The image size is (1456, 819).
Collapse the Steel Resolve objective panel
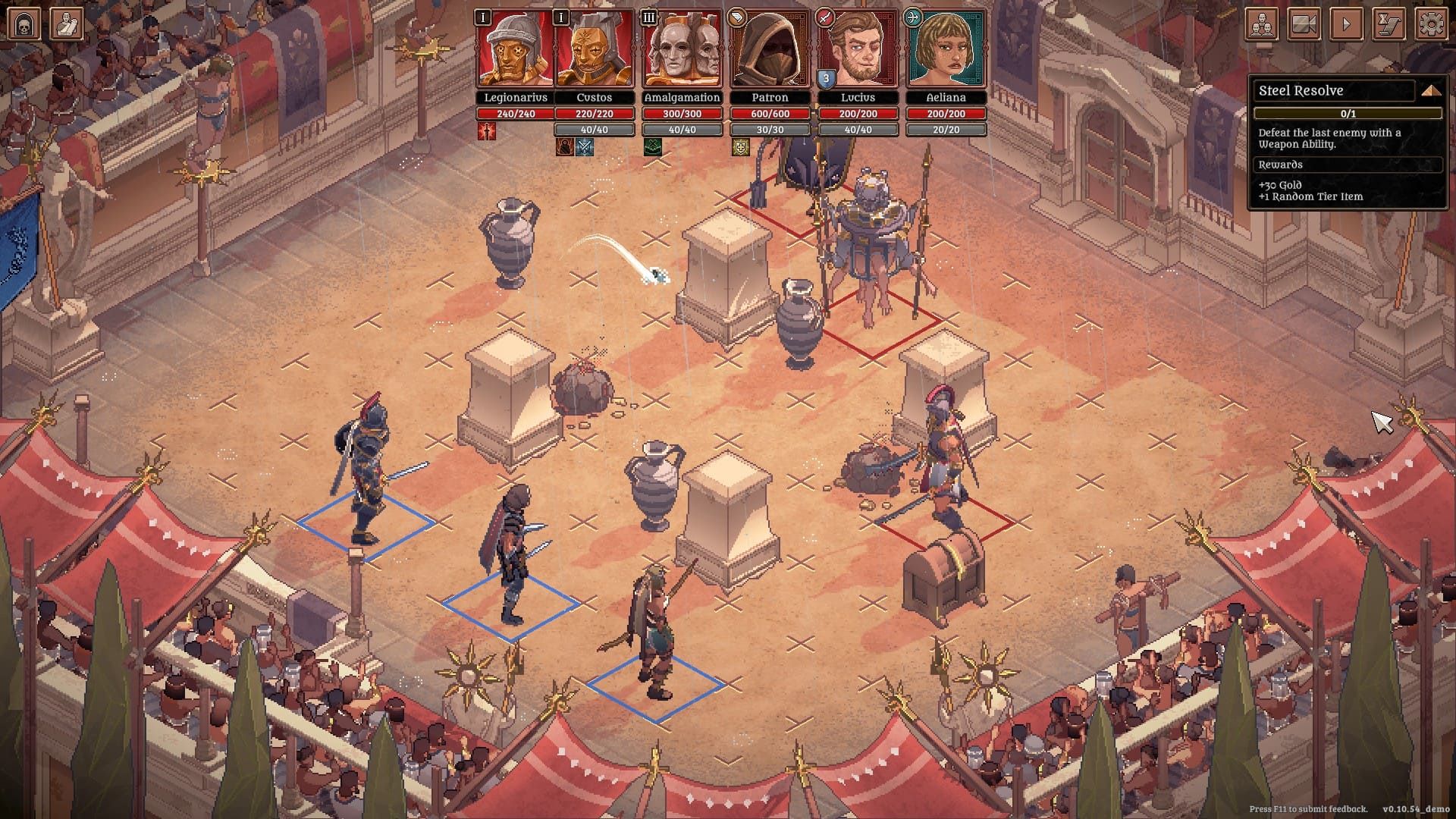(1431, 91)
